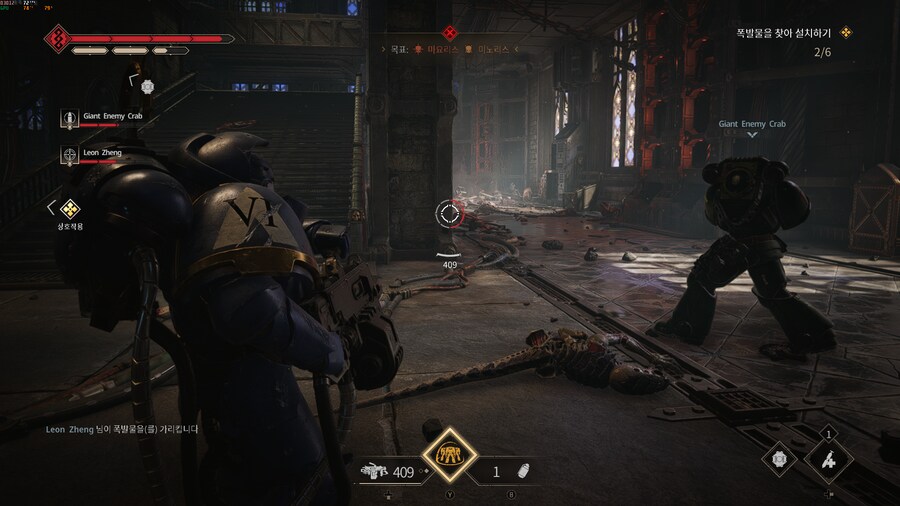900x506 pixels.
Task: Choose the frag grenade icon
Action: coord(522,471)
